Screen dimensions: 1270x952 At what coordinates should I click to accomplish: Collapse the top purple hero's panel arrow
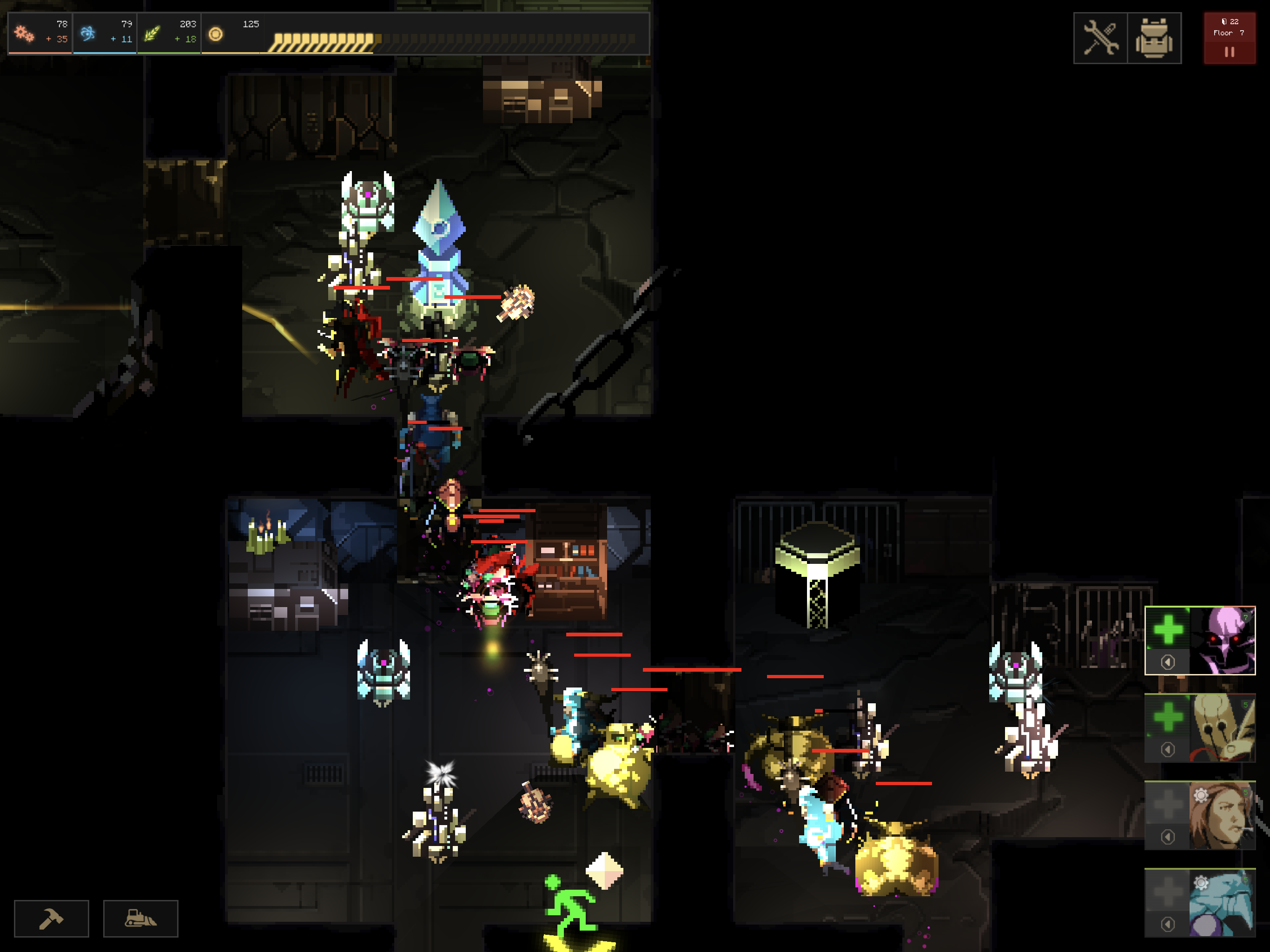click(1168, 662)
